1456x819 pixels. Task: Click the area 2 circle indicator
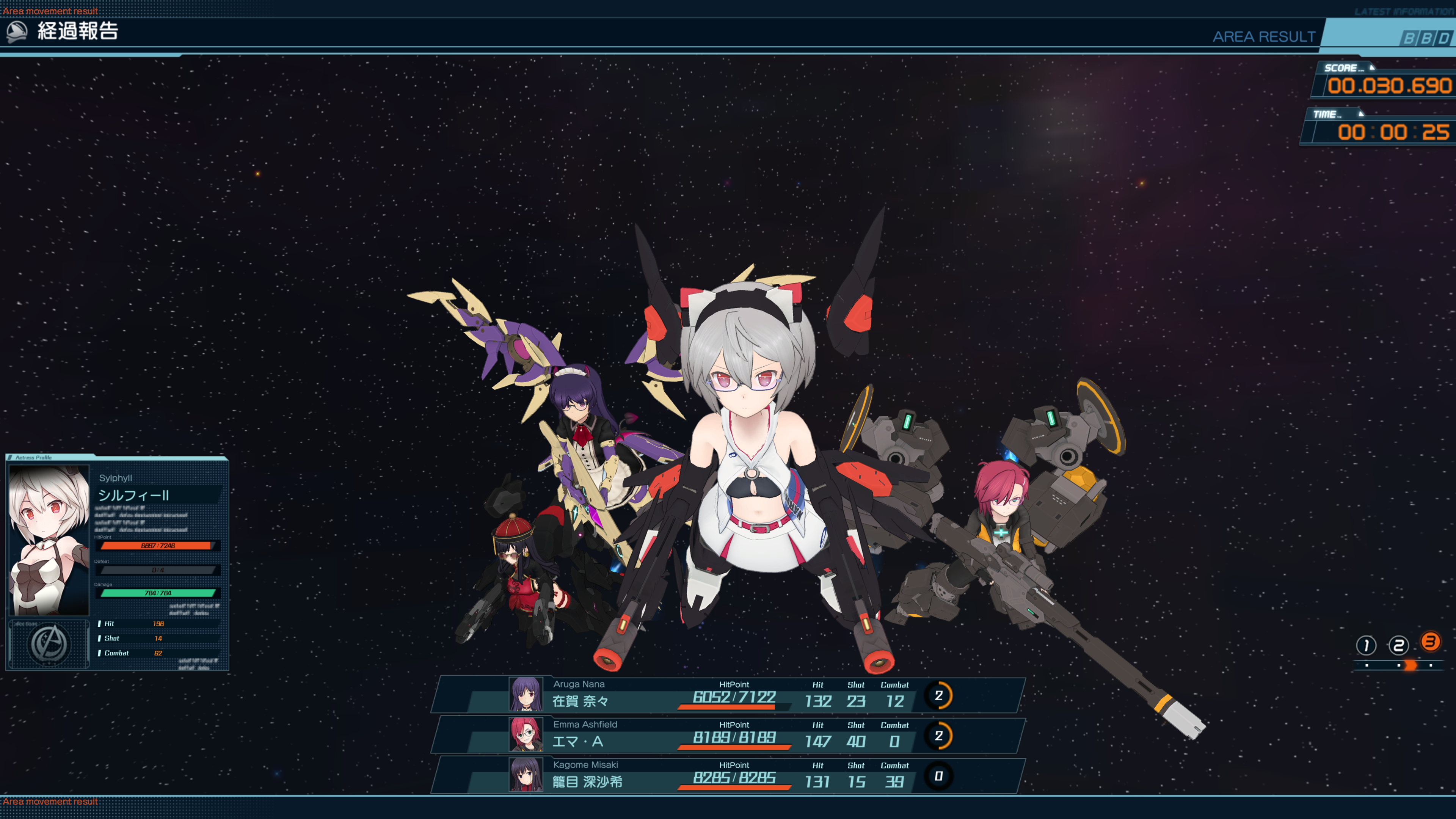click(1398, 645)
